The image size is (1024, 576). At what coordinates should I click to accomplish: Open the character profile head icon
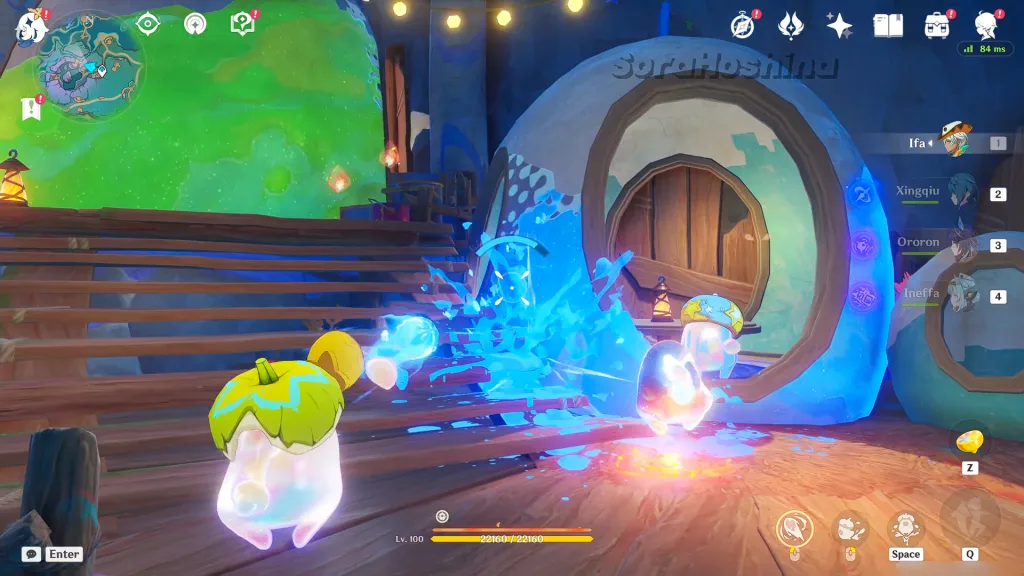(986, 25)
